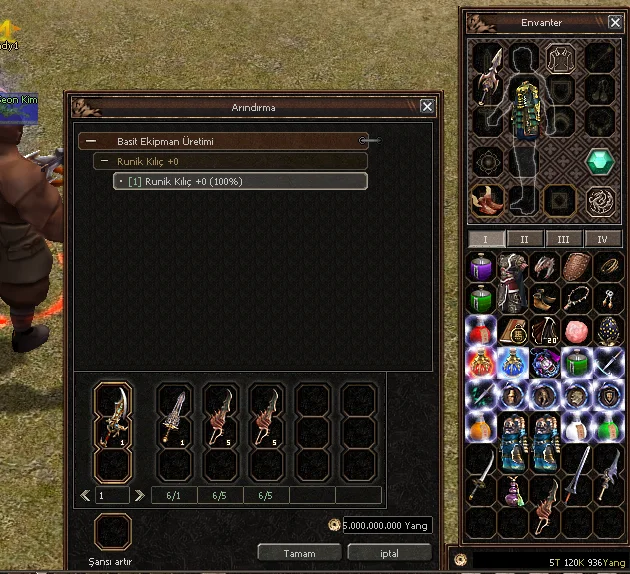The width and height of the screenshot is (630, 574).
Task: Decrease craft quantity with the left arrow
Action: coord(85,495)
